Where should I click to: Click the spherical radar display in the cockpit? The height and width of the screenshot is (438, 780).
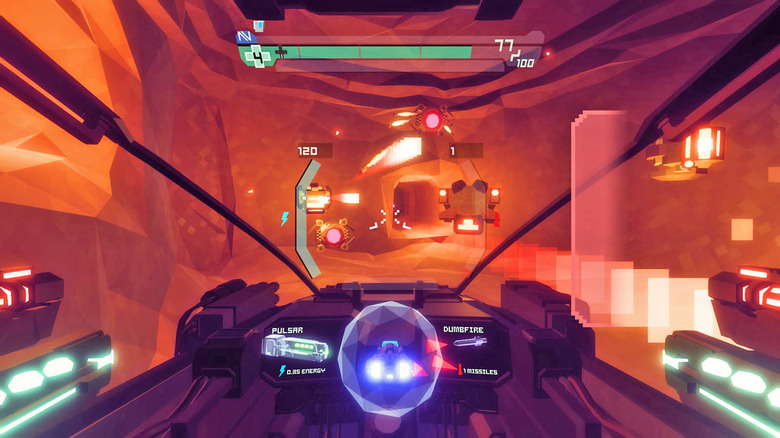388,358
